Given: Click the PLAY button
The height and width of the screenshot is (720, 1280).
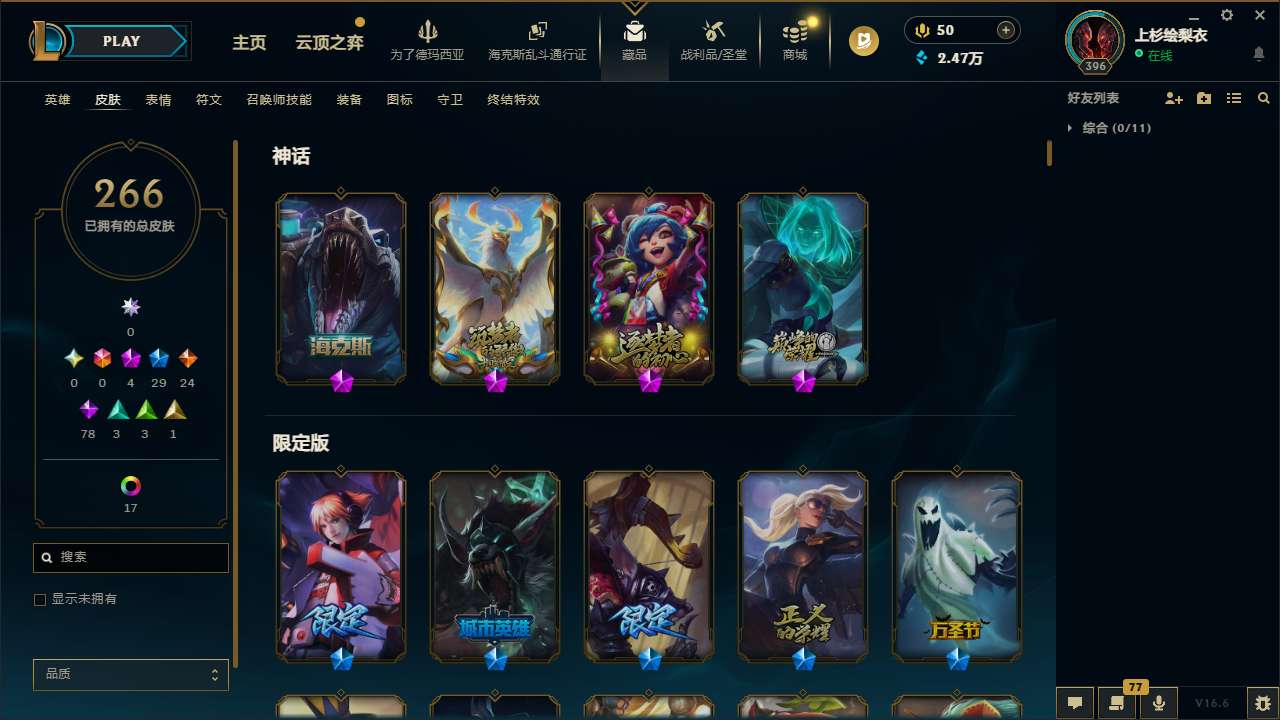Looking at the screenshot, I should click(x=121, y=41).
